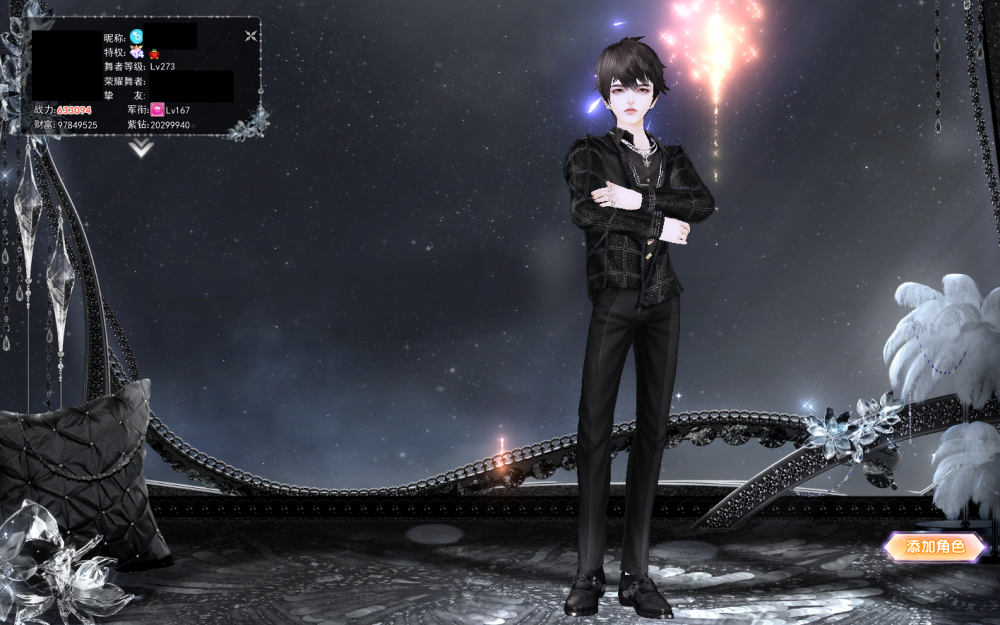Click the VIP diamond privilege icon
This screenshot has height=625, width=1000.
pos(137,52)
